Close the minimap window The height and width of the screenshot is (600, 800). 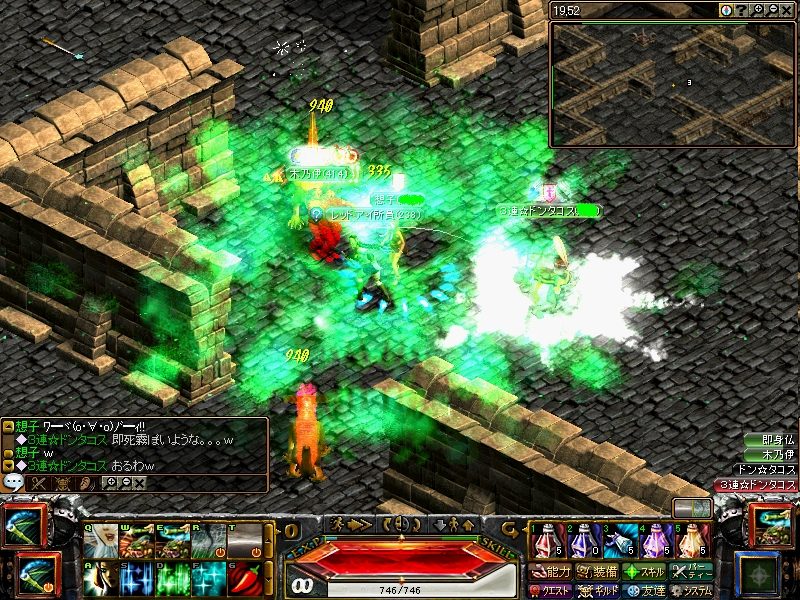coord(788,10)
